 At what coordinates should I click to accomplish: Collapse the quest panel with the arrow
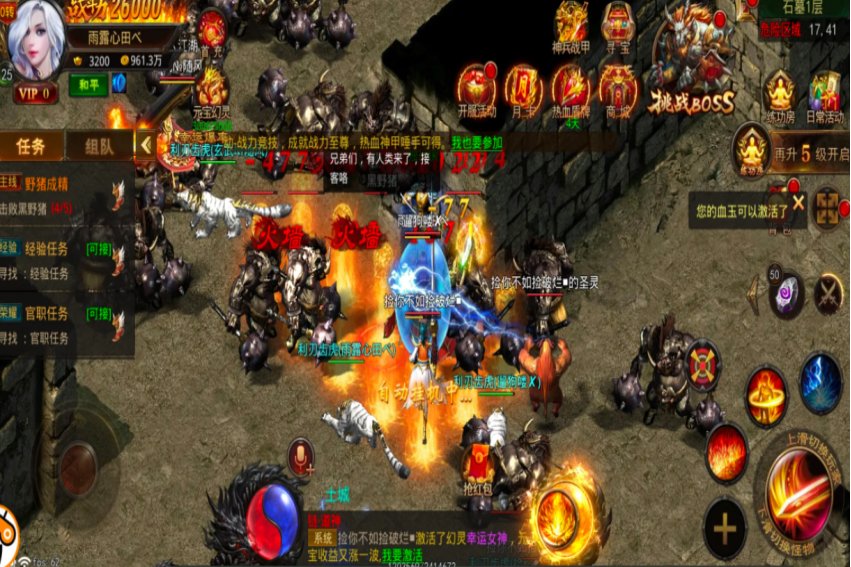coord(146,145)
